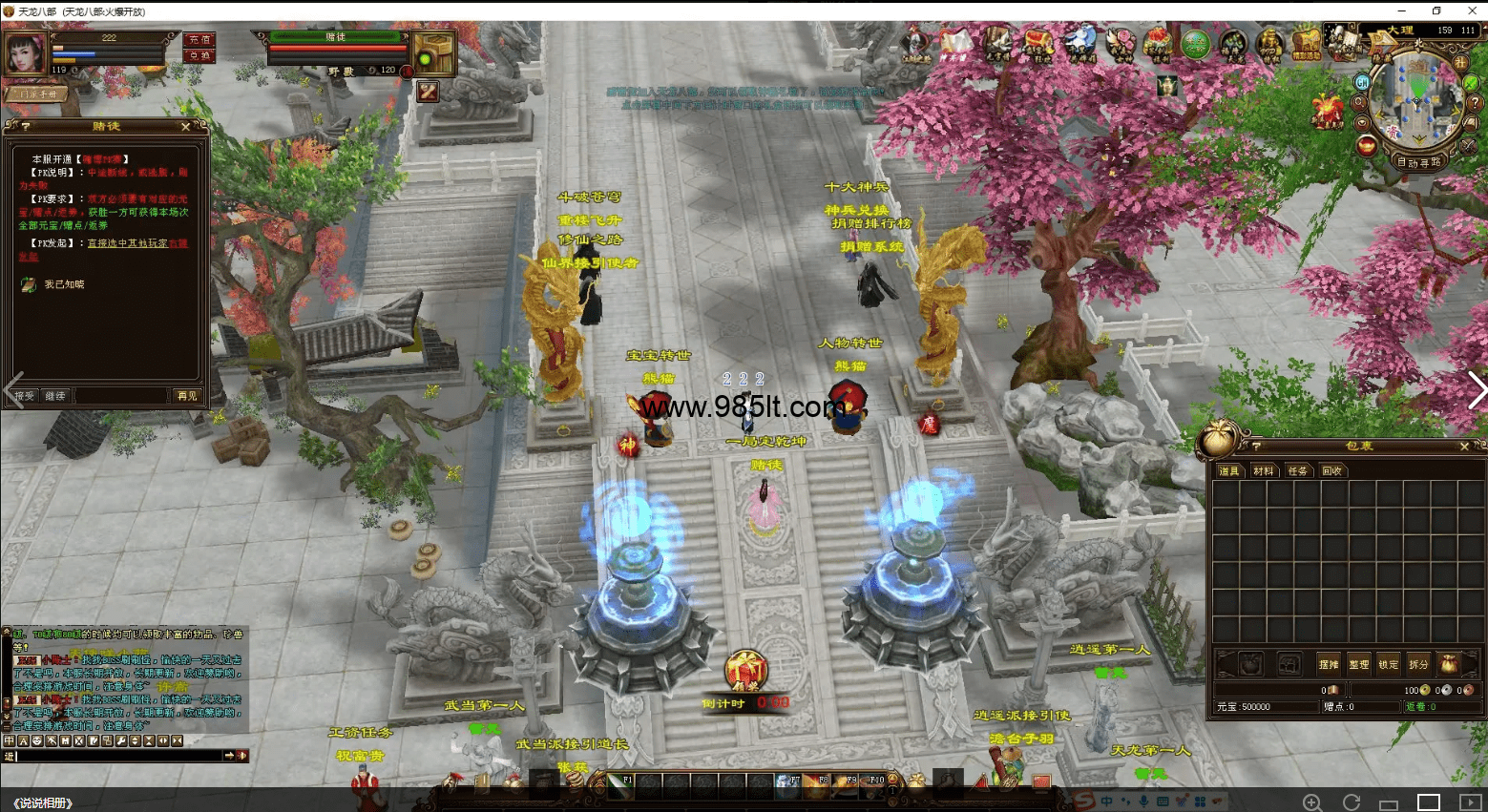
Task: Open the GM button beside minimap
Action: pos(1362,83)
